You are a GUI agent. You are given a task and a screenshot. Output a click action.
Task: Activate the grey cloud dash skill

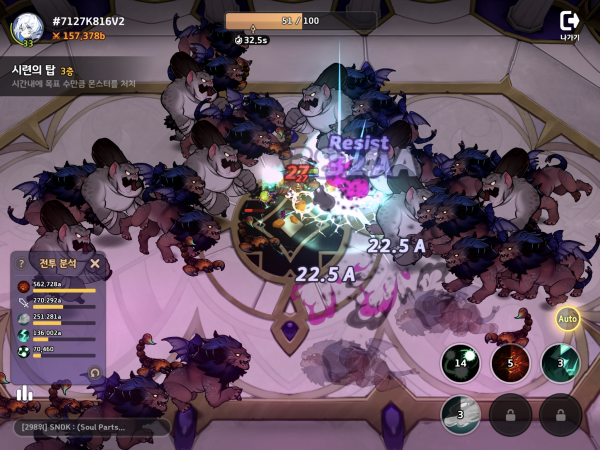coord(461,413)
